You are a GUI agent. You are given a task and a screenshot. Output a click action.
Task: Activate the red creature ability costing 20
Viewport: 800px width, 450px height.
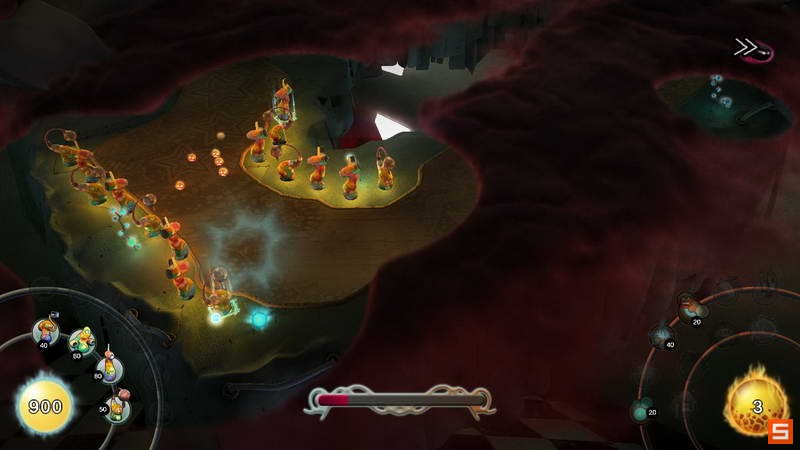(691, 307)
